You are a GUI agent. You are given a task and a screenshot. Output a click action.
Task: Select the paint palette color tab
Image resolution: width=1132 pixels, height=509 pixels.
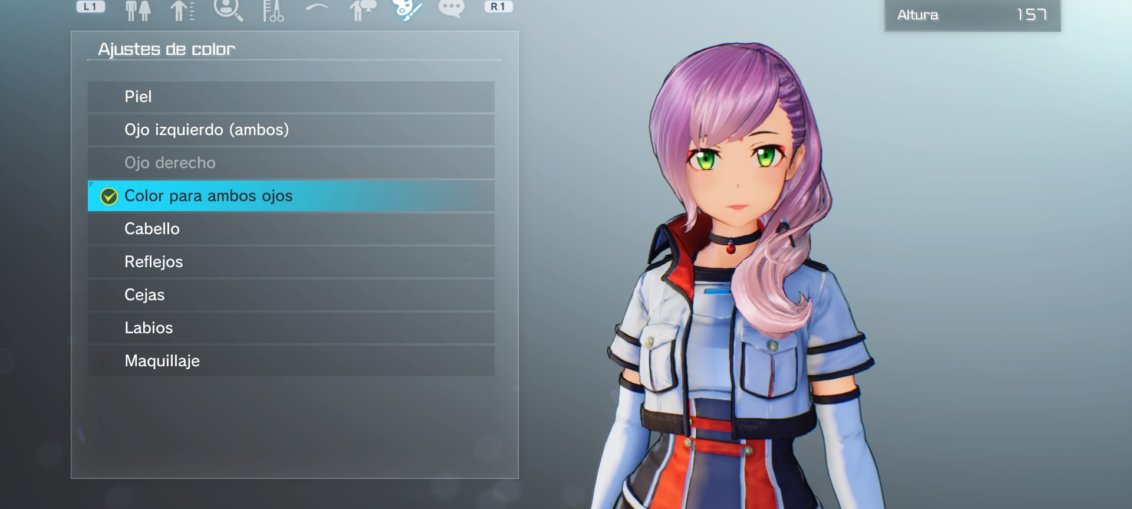coord(408,9)
